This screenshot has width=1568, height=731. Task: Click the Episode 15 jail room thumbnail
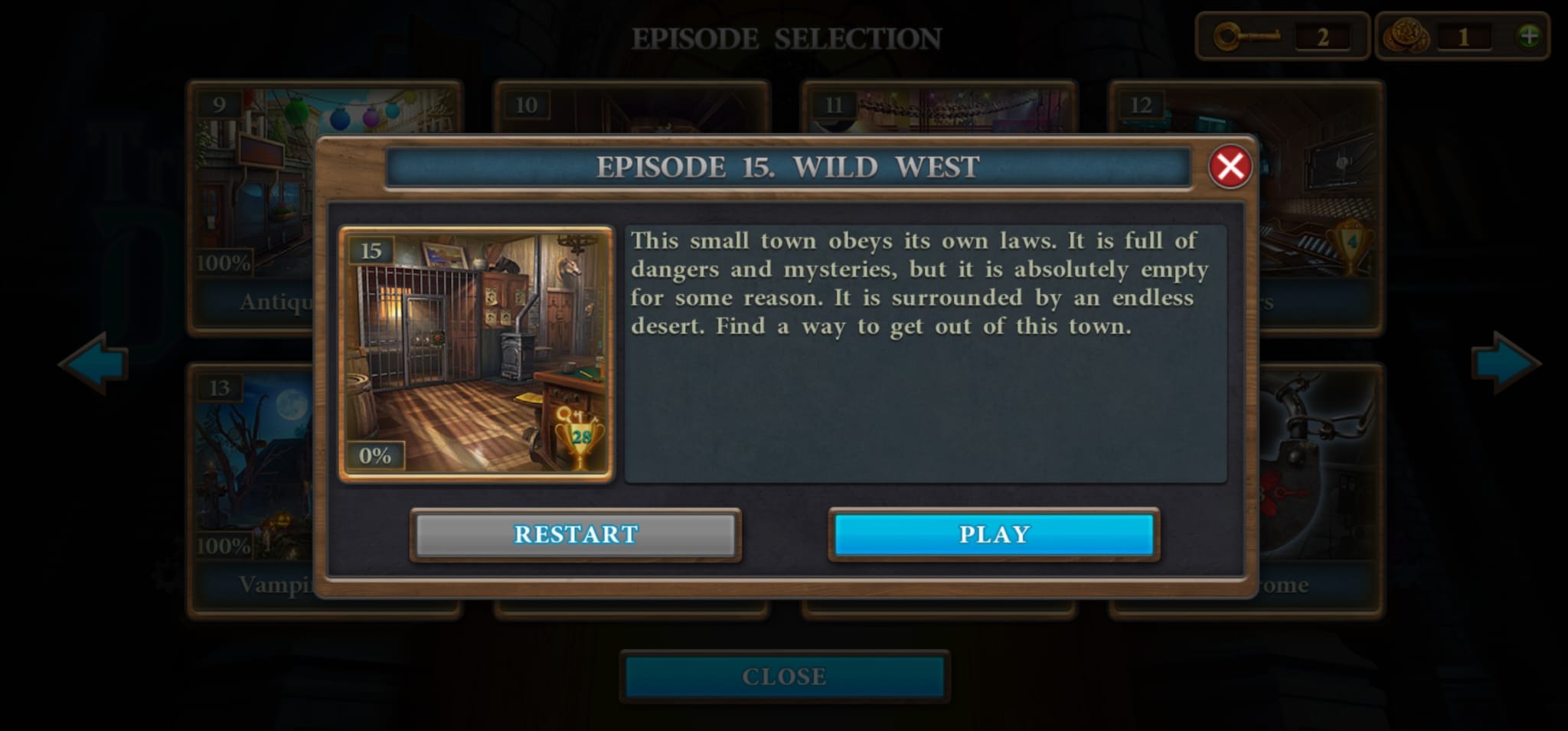pyautogui.click(x=476, y=354)
